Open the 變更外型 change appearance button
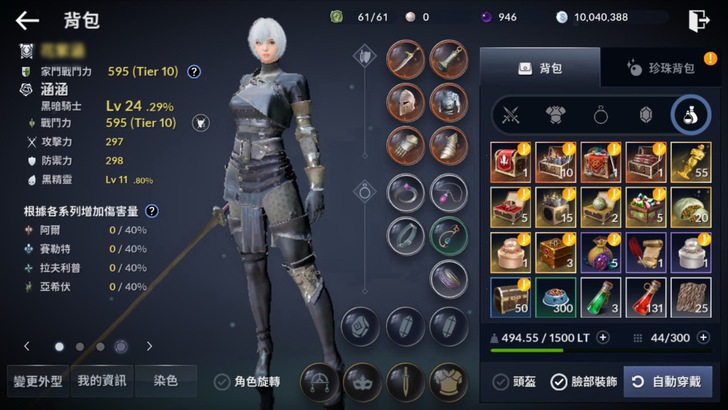 (x=37, y=380)
